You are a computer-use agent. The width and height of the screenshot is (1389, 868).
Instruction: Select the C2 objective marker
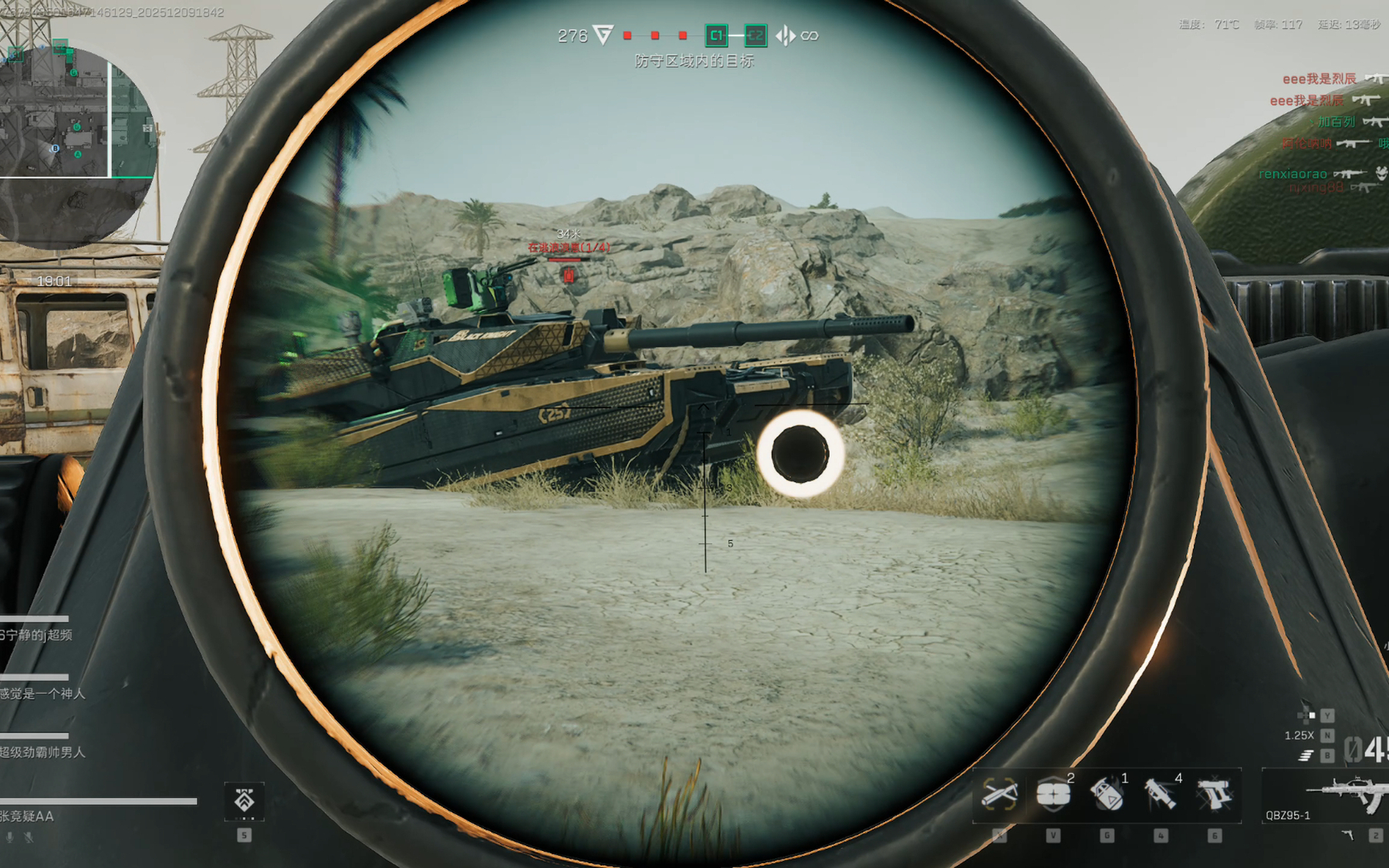coord(755,35)
